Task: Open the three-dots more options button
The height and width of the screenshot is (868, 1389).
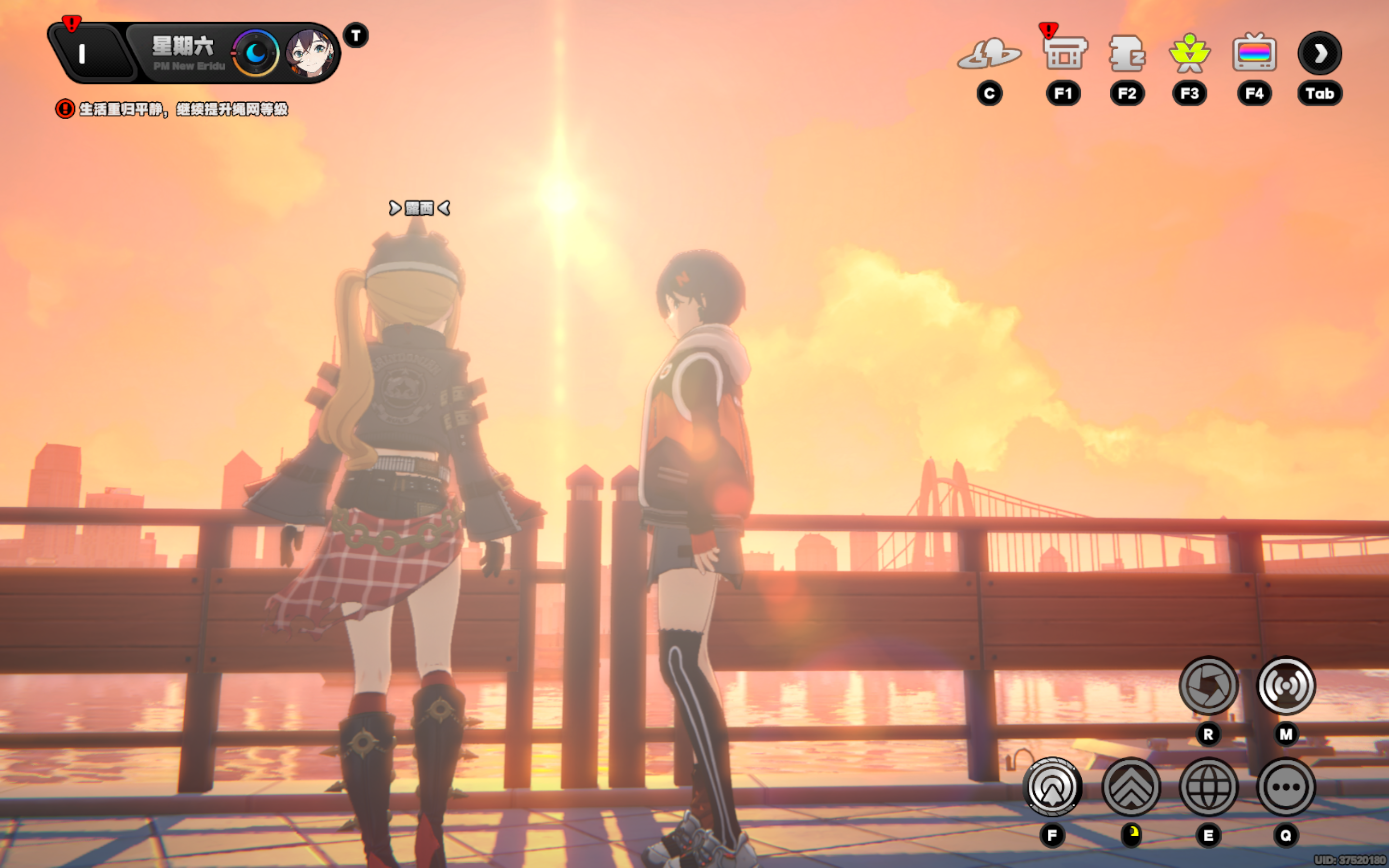Action: click(x=1286, y=787)
